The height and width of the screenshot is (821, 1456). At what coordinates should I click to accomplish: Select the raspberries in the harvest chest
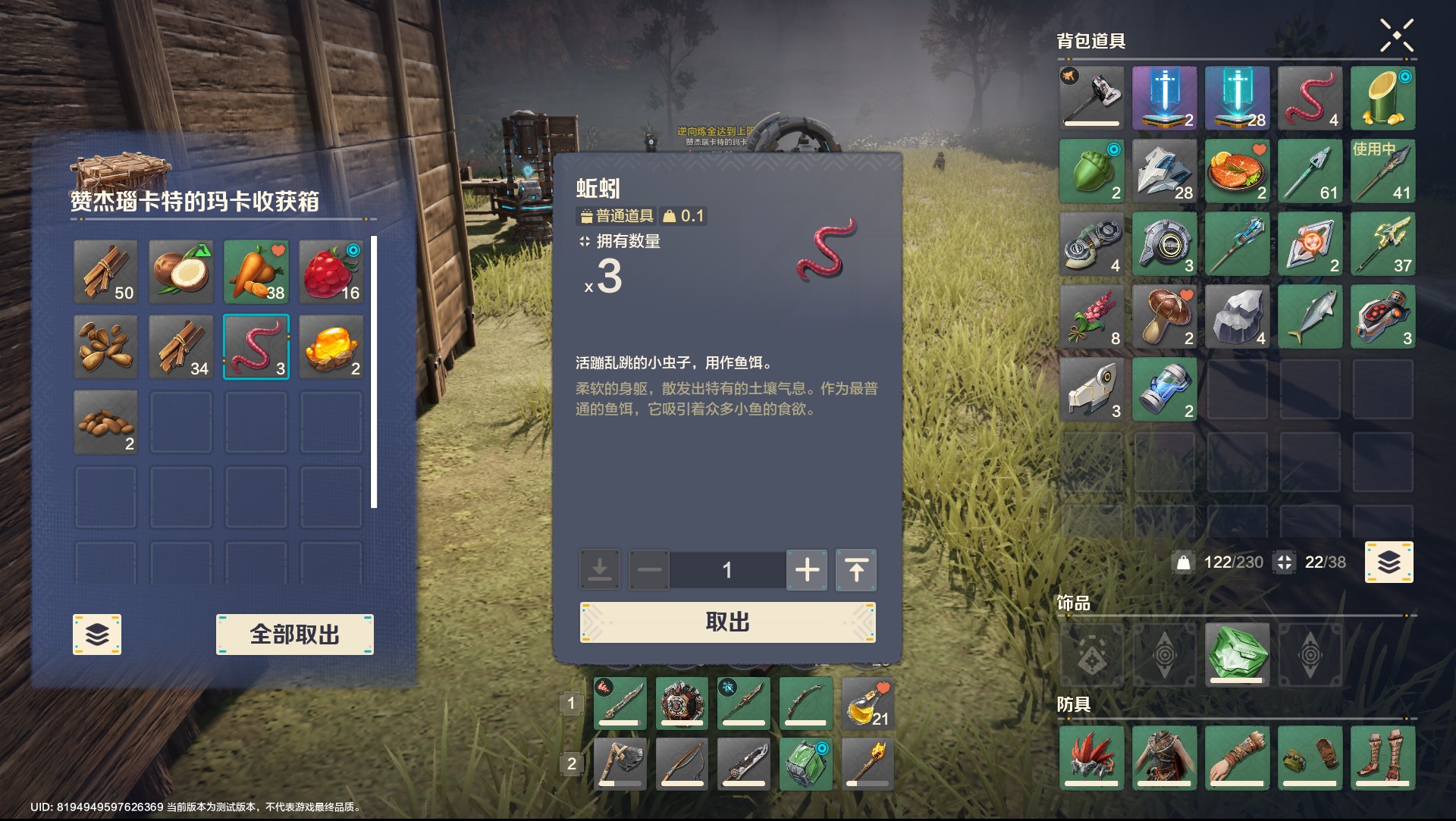pyautogui.click(x=331, y=271)
